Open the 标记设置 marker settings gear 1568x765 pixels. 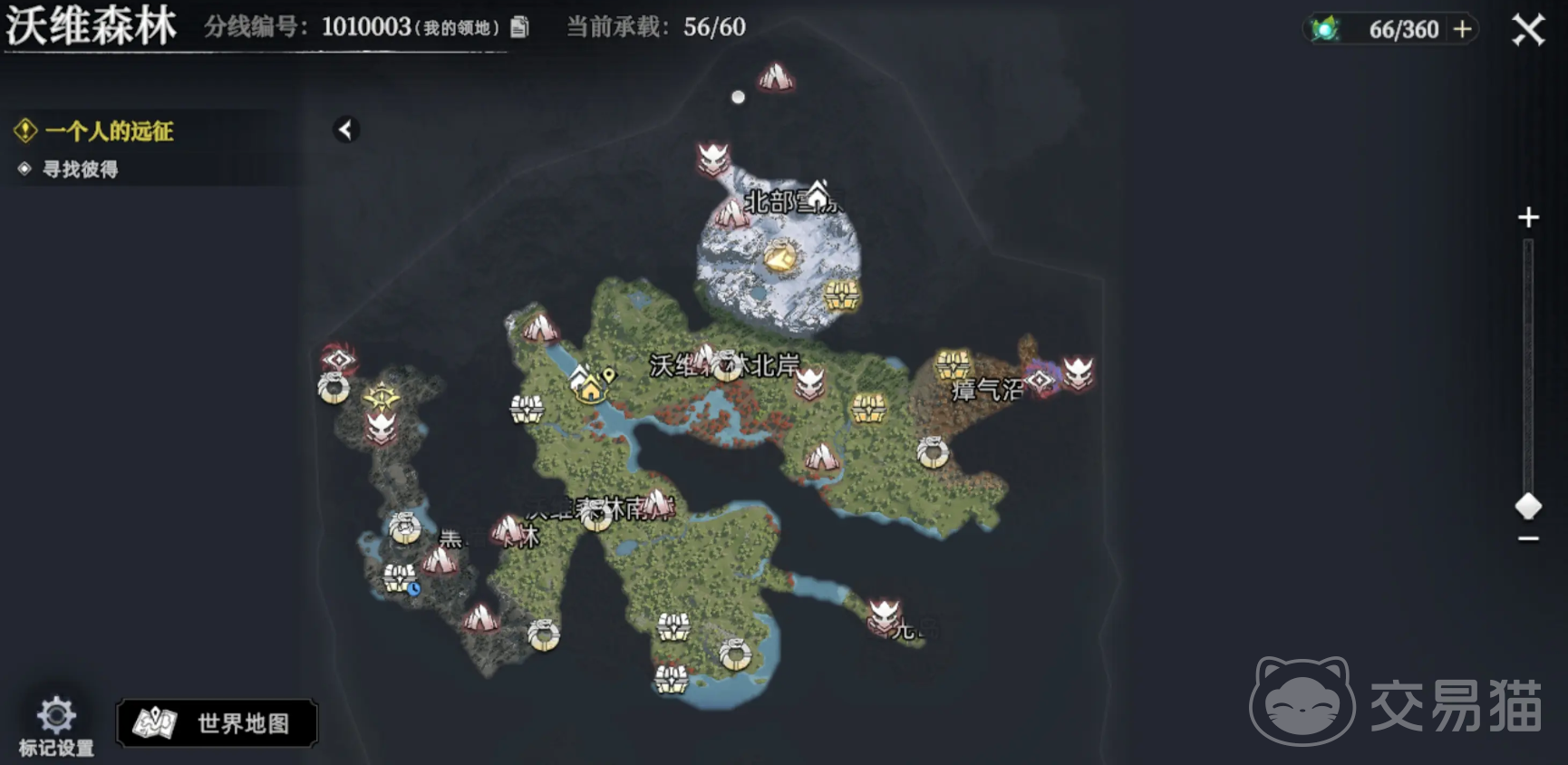pyautogui.click(x=58, y=716)
